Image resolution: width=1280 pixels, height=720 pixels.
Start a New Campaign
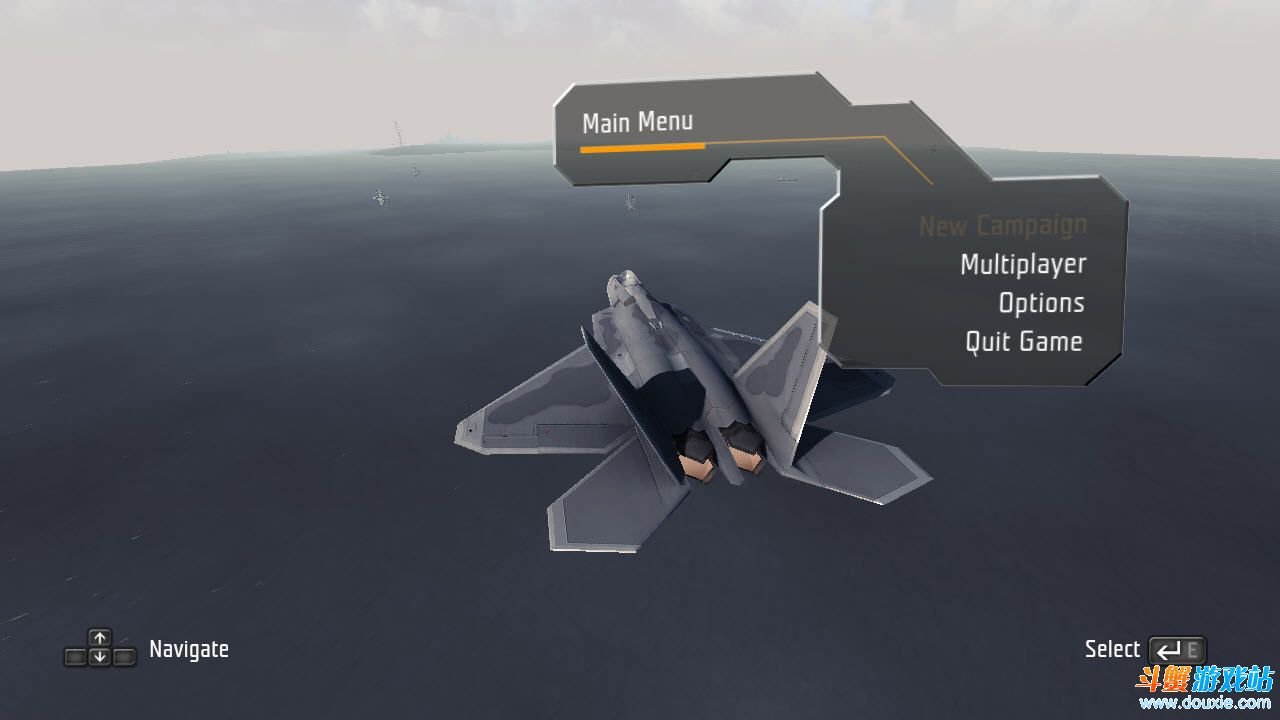(1002, 226)
